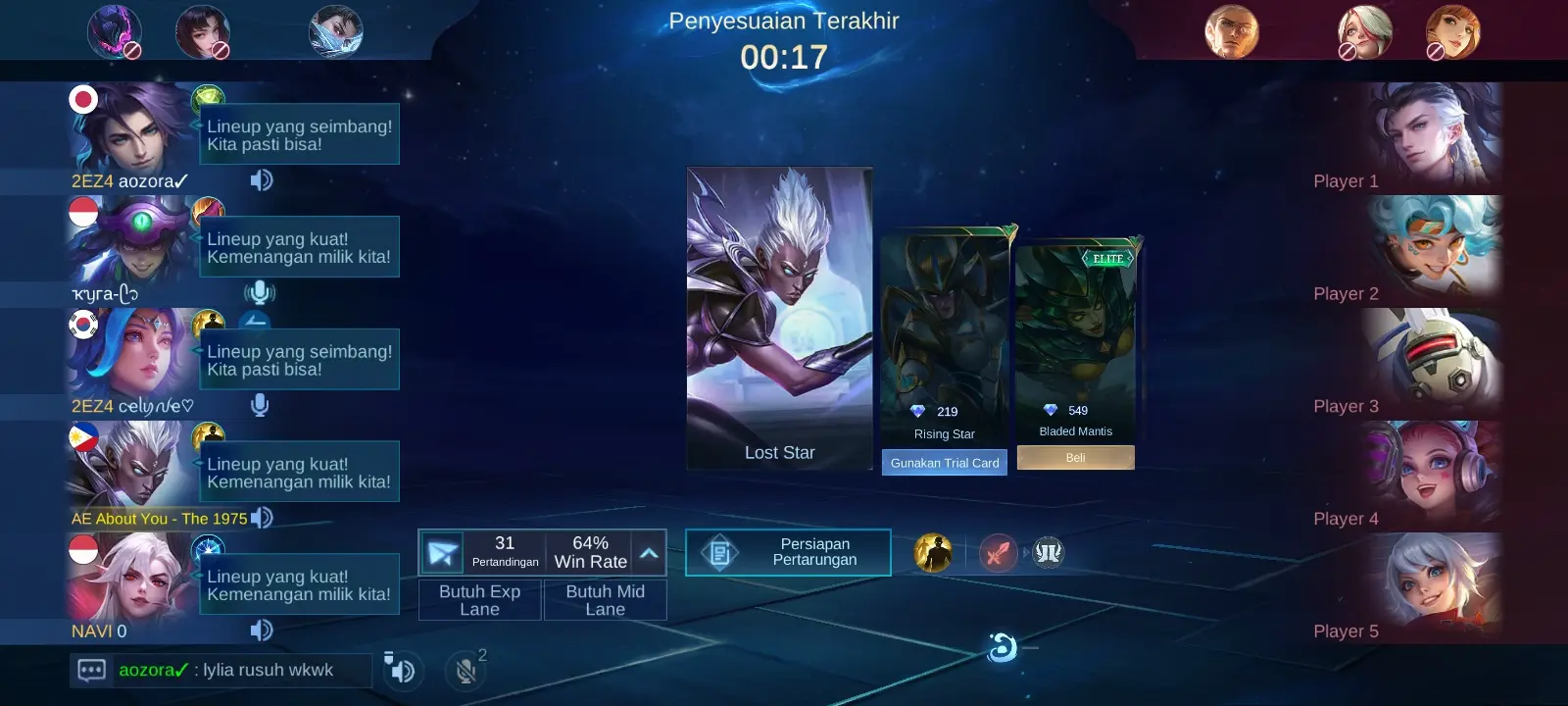Image resolution: width=1568 pixels, height=706 pixels.
Task: Open the red sword emblem icon
Action: [998, 553]
